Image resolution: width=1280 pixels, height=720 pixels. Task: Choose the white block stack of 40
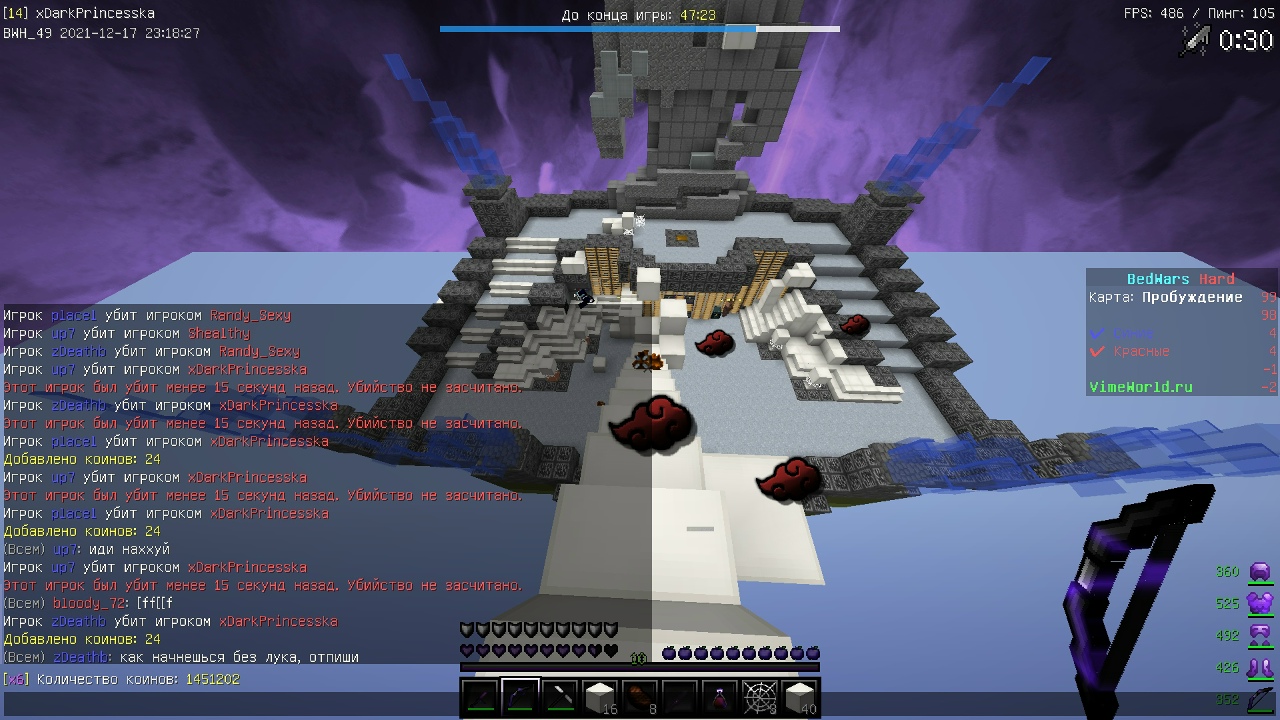(x=800, y=697)
